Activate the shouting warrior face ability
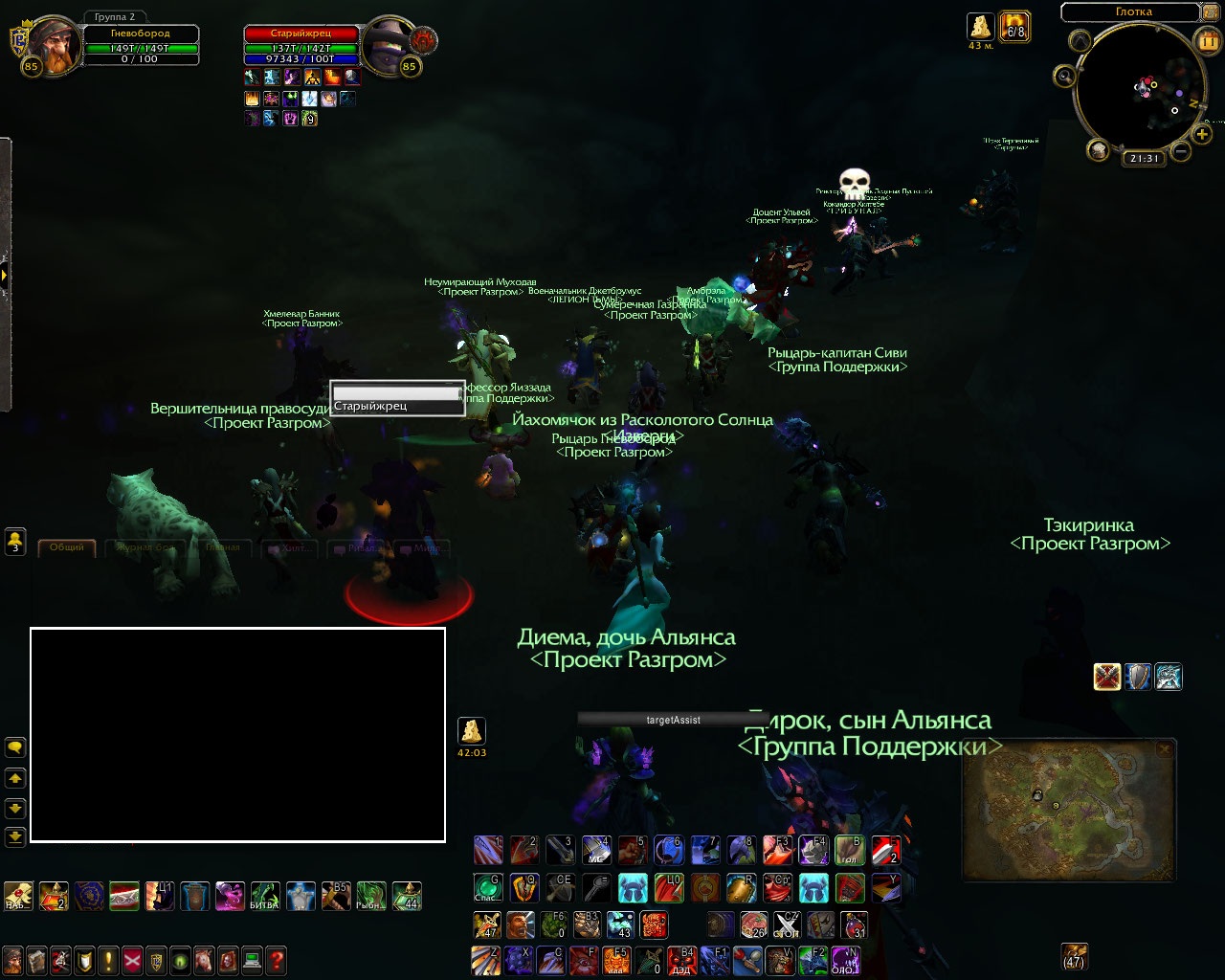This screenshot has width=1225, height=980. pyautogui.click(x=520, y=925)
